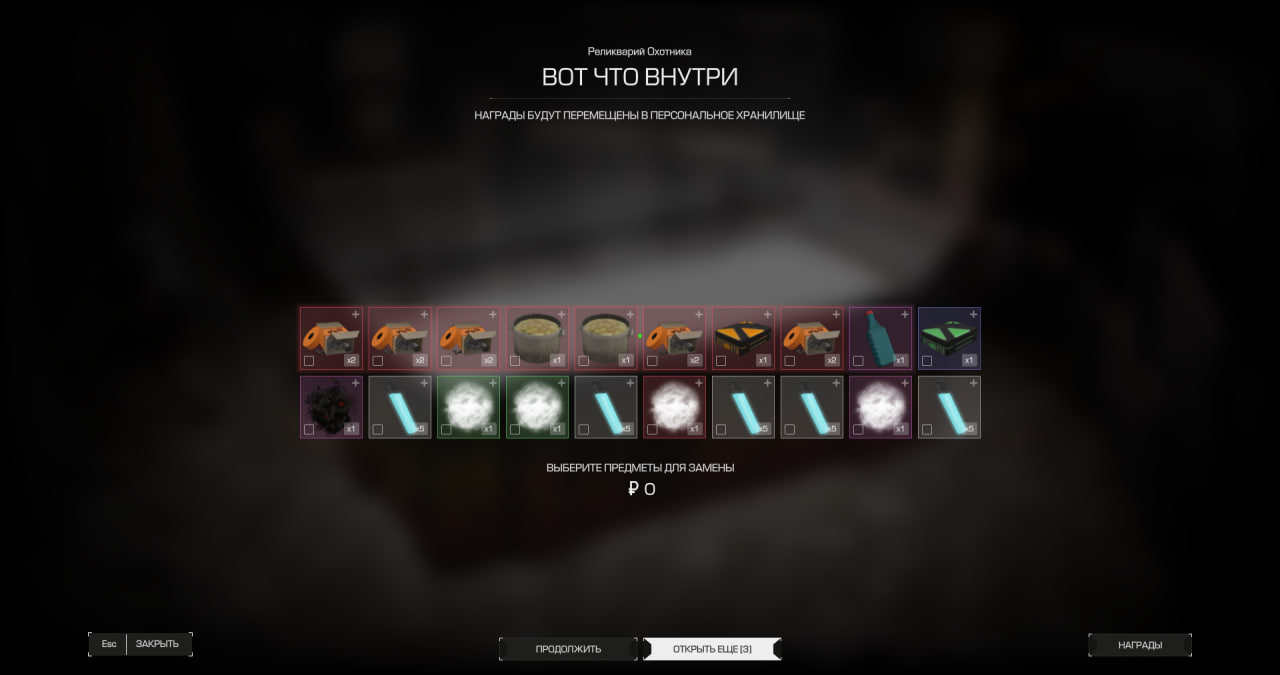
Task: Check the box on the green-striped crate
Action: click(x=927, y=361)
